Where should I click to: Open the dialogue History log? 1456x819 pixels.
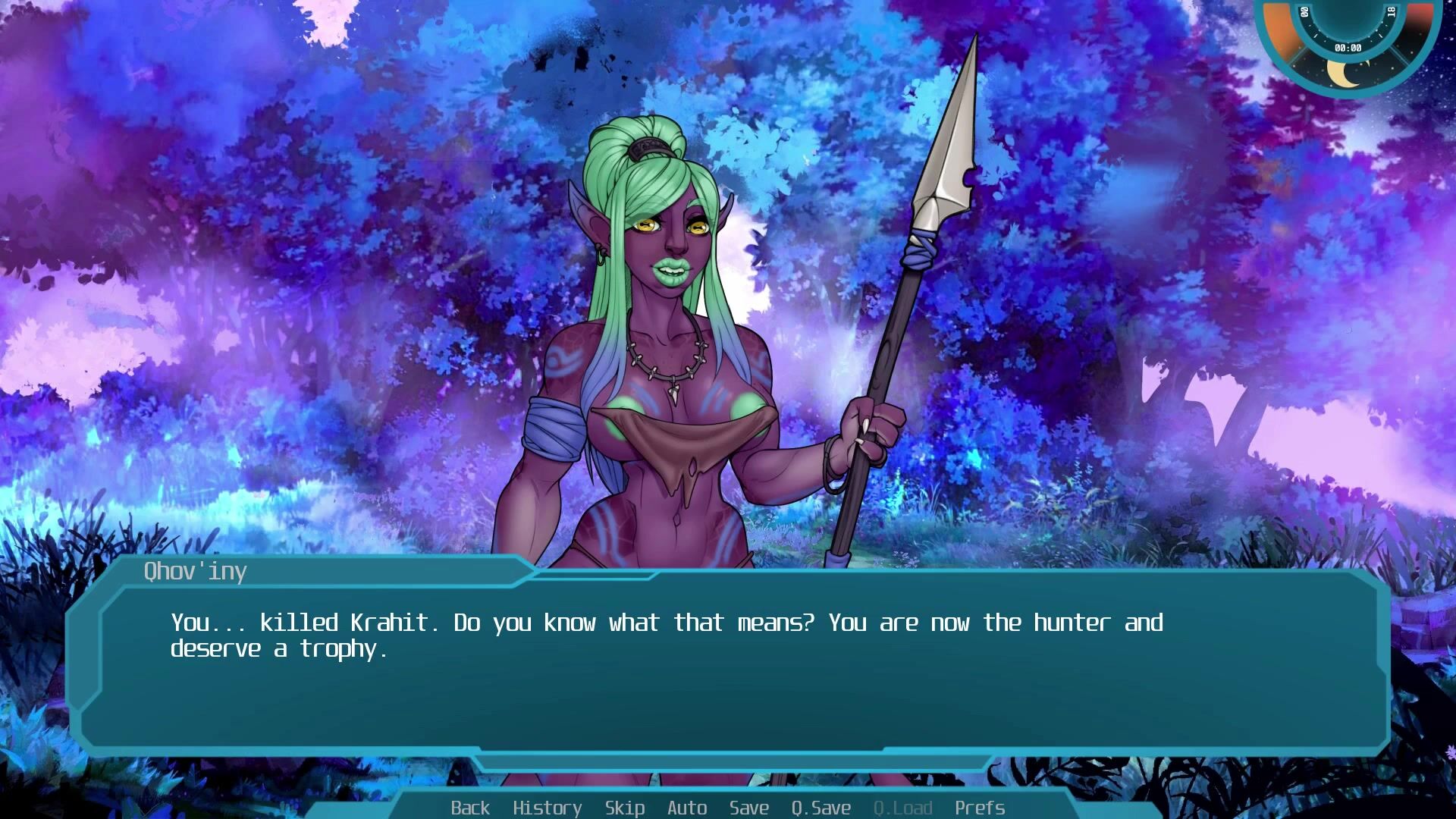[x=547, y=808]
